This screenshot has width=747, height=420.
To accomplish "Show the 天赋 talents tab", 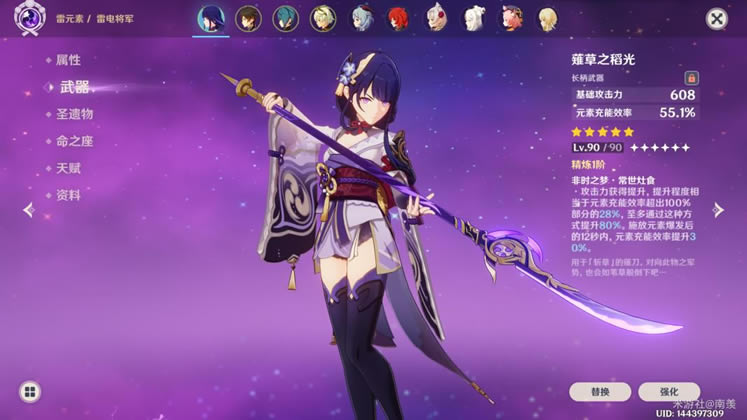I will [x=69, y=168].
